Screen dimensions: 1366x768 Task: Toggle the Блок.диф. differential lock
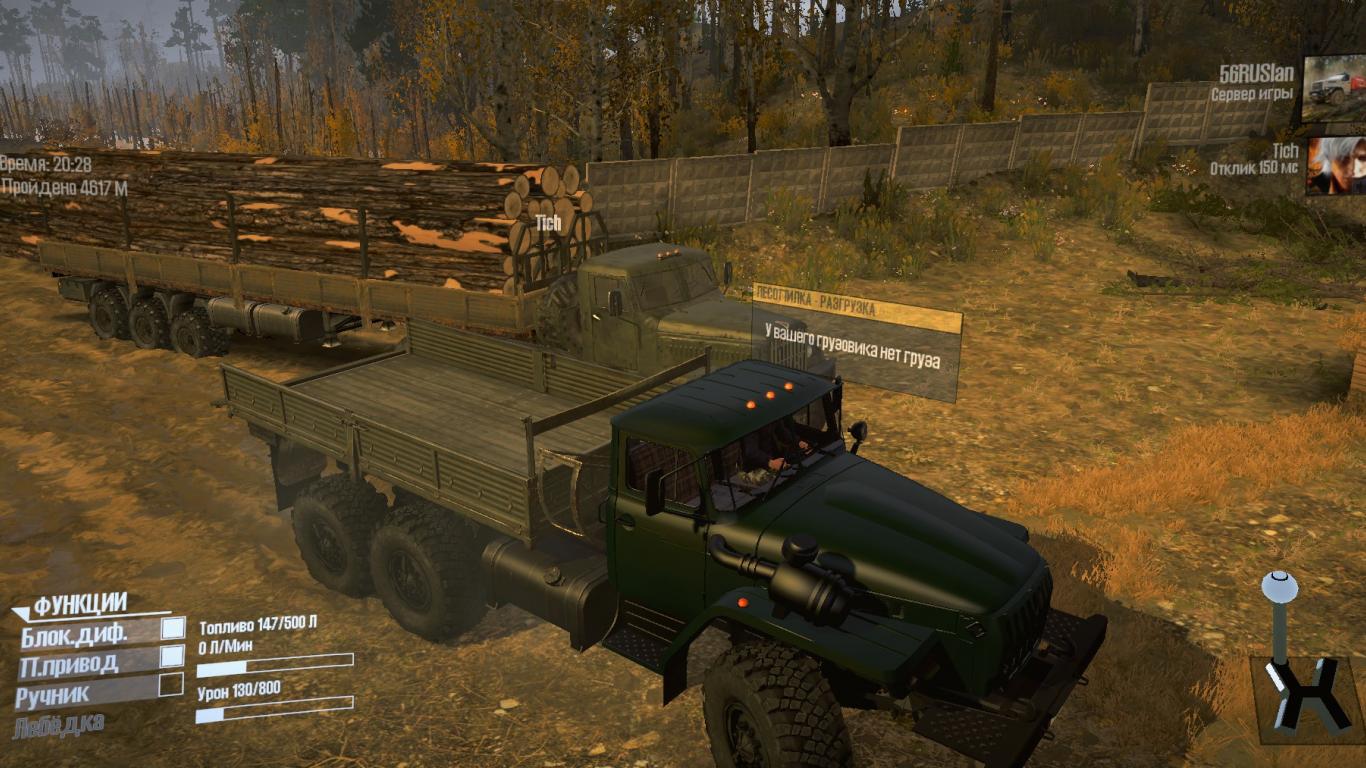click(x=173, y=628)
